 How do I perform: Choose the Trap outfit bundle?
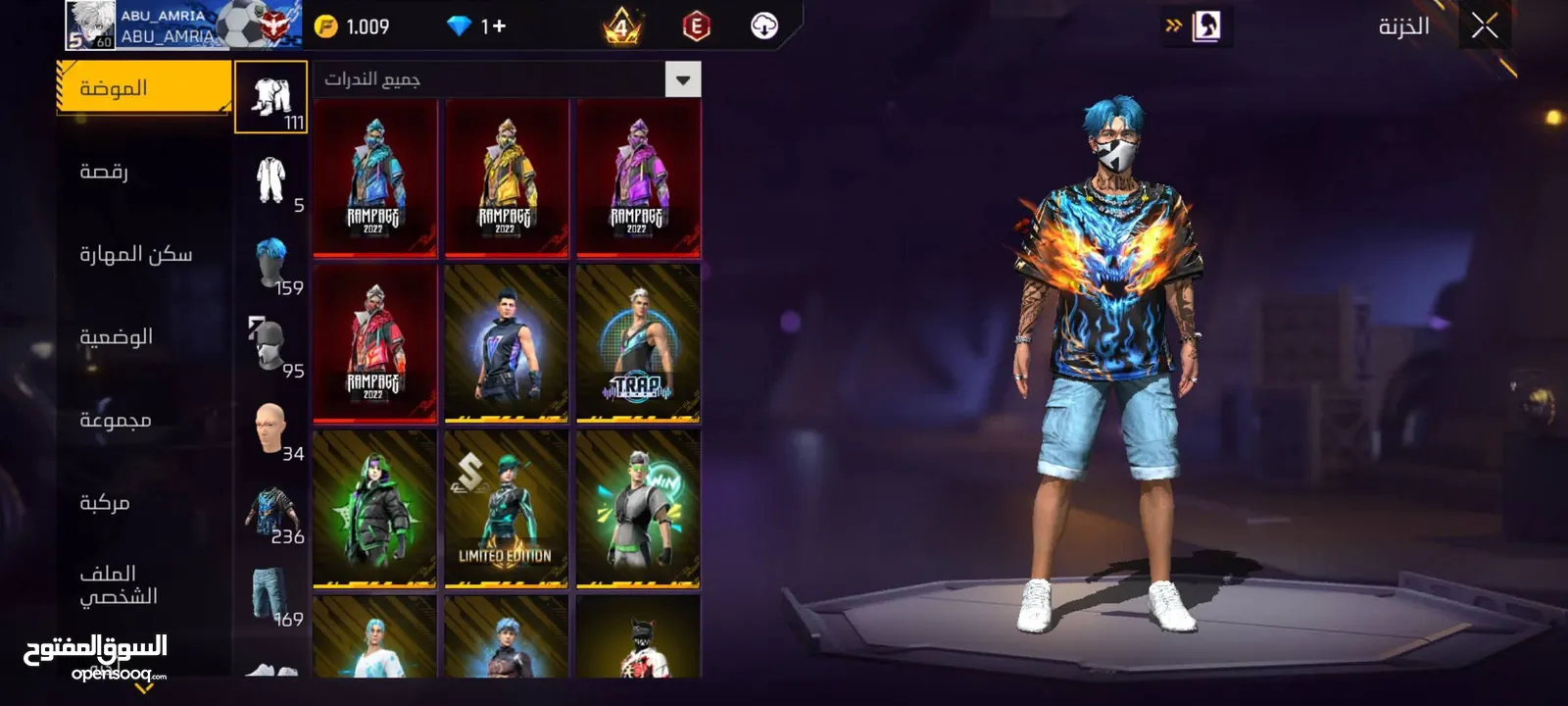(638, 343)
